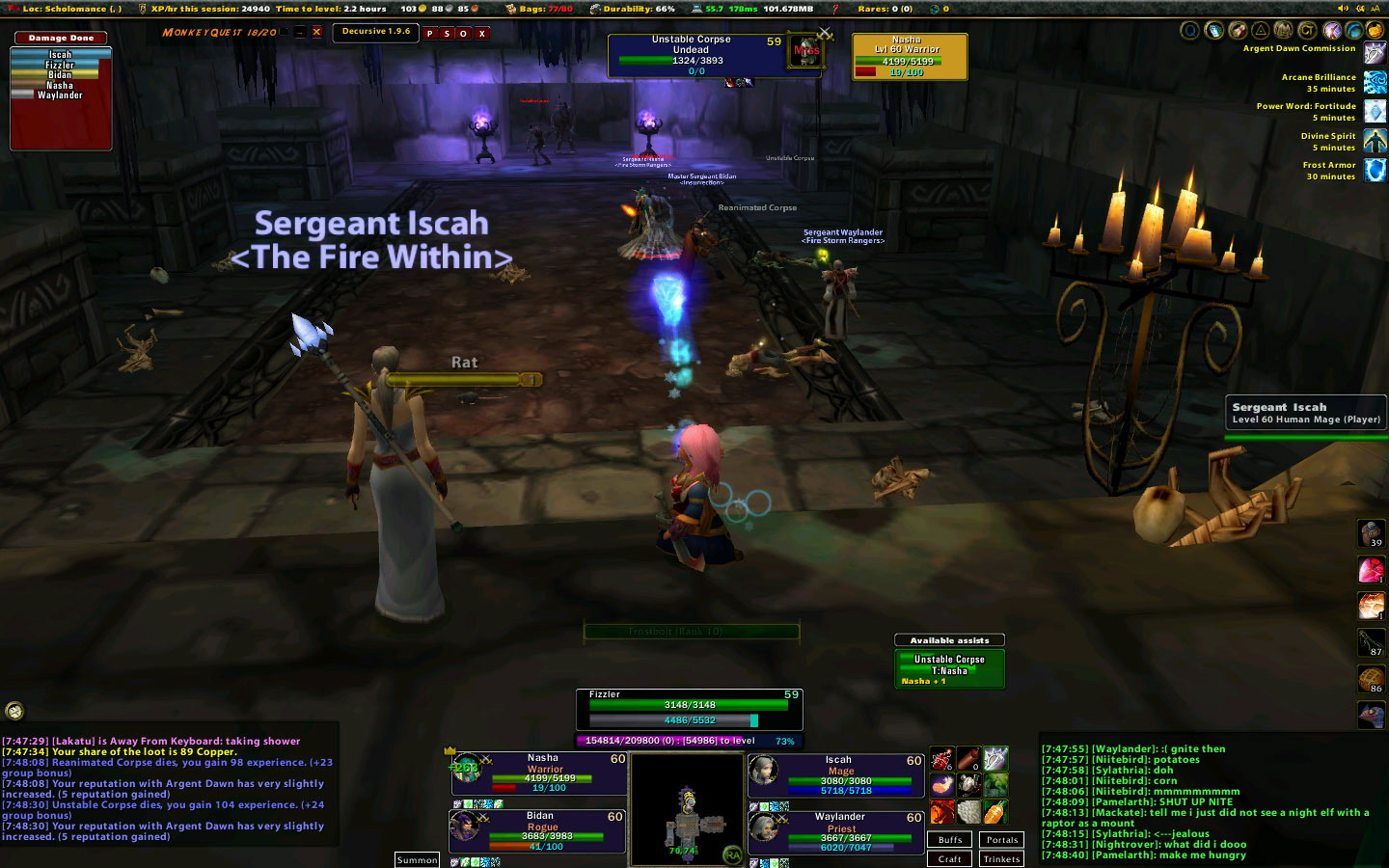Target Iscah the Mage's party frame
The width and height of the screenshot is (1389, 868).
point(839,775)
